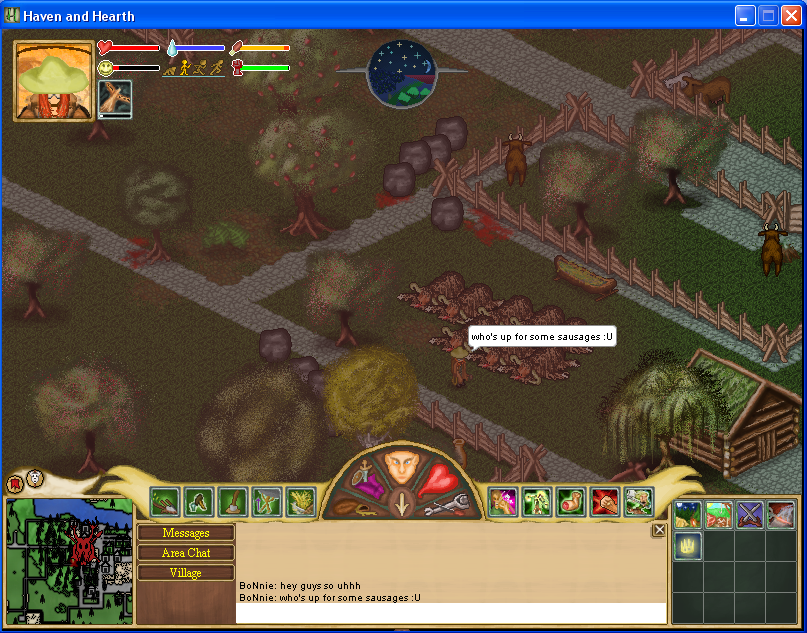Switch to the Area Chat tab

[186, 553]
